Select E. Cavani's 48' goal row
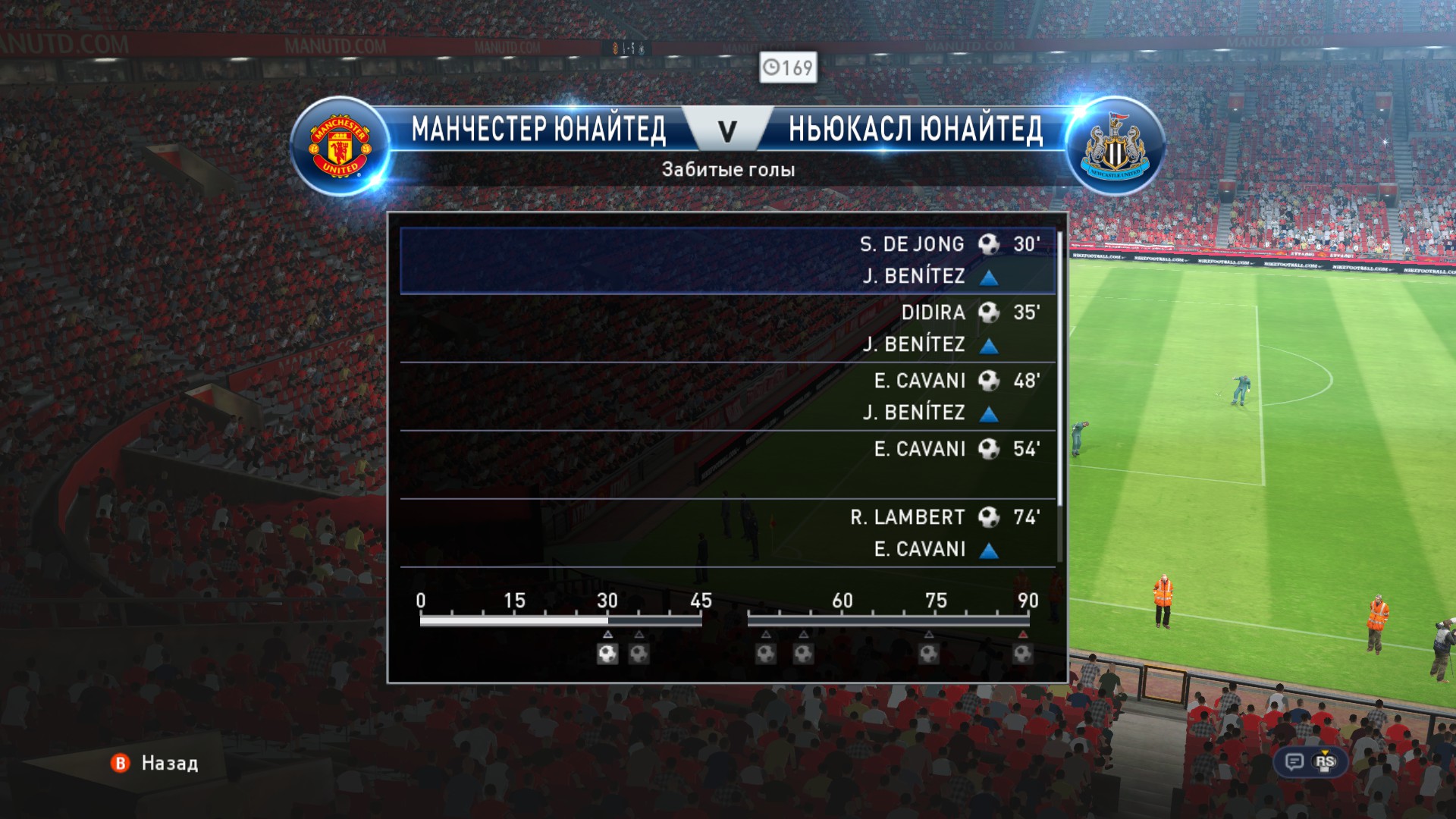Screen dimensions: 1456x819 tap(728, 397)
